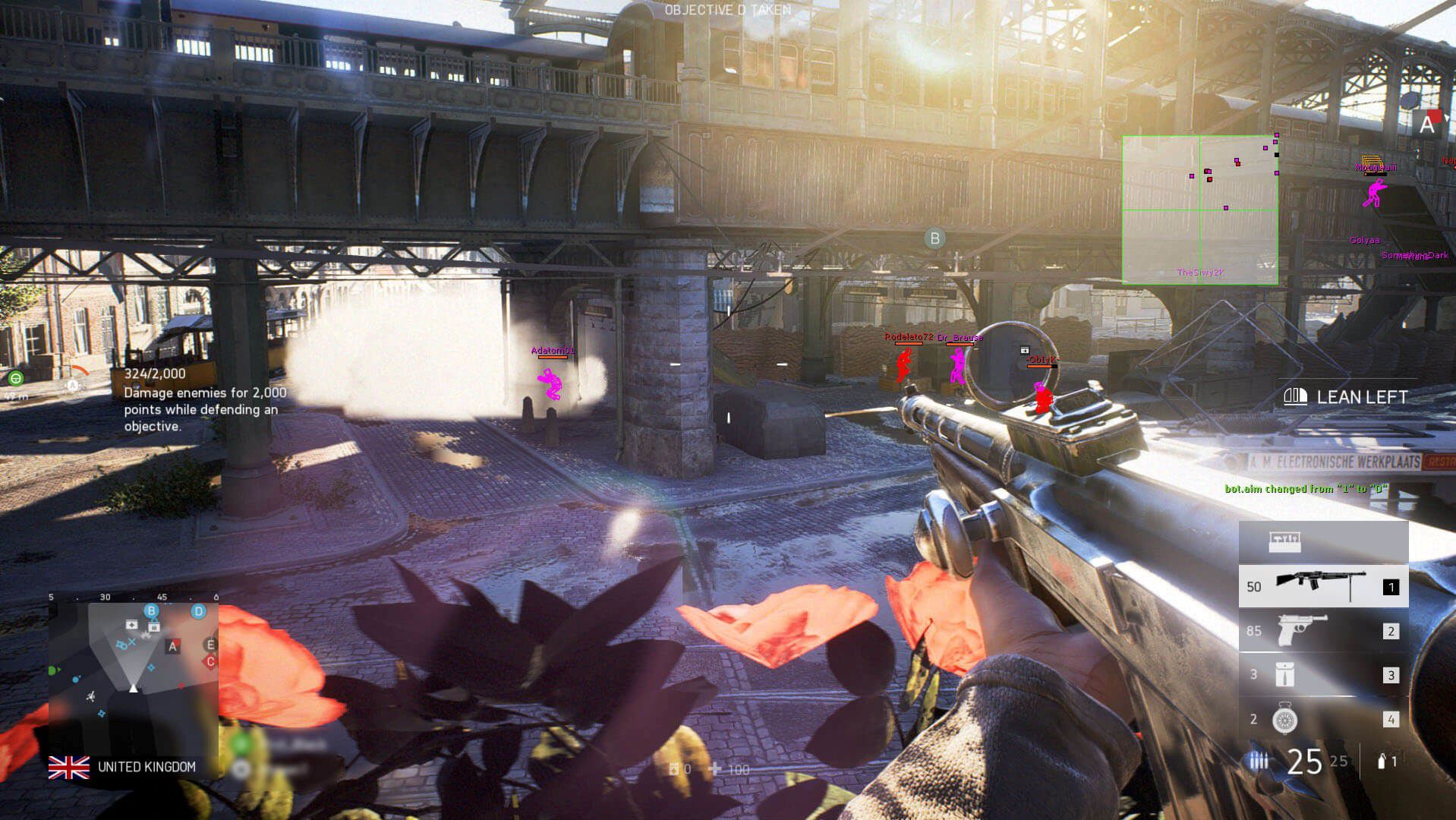Click the floating objective B marker
1456x820 pixels.
pos(934,238)
